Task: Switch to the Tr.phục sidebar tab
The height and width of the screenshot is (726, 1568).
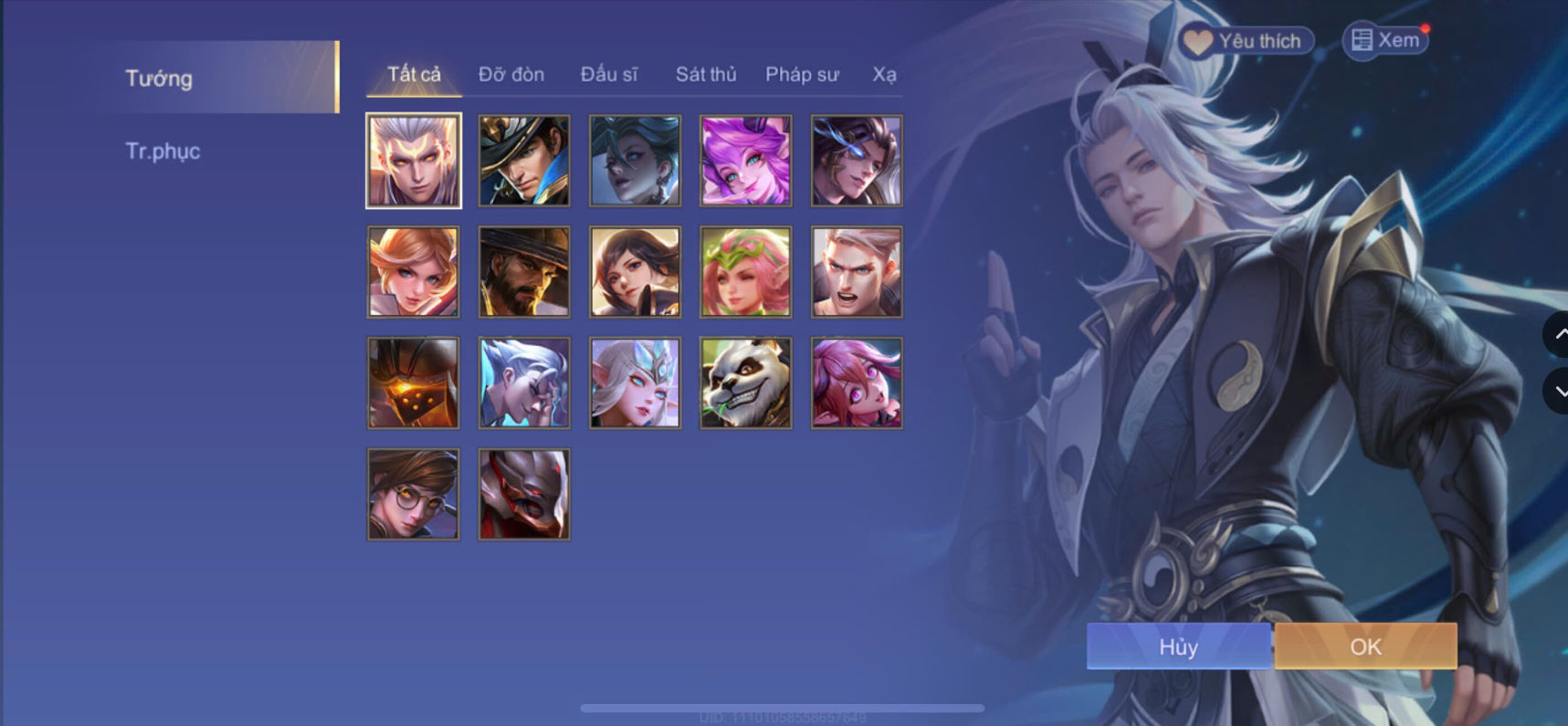Action: [163, 152]
